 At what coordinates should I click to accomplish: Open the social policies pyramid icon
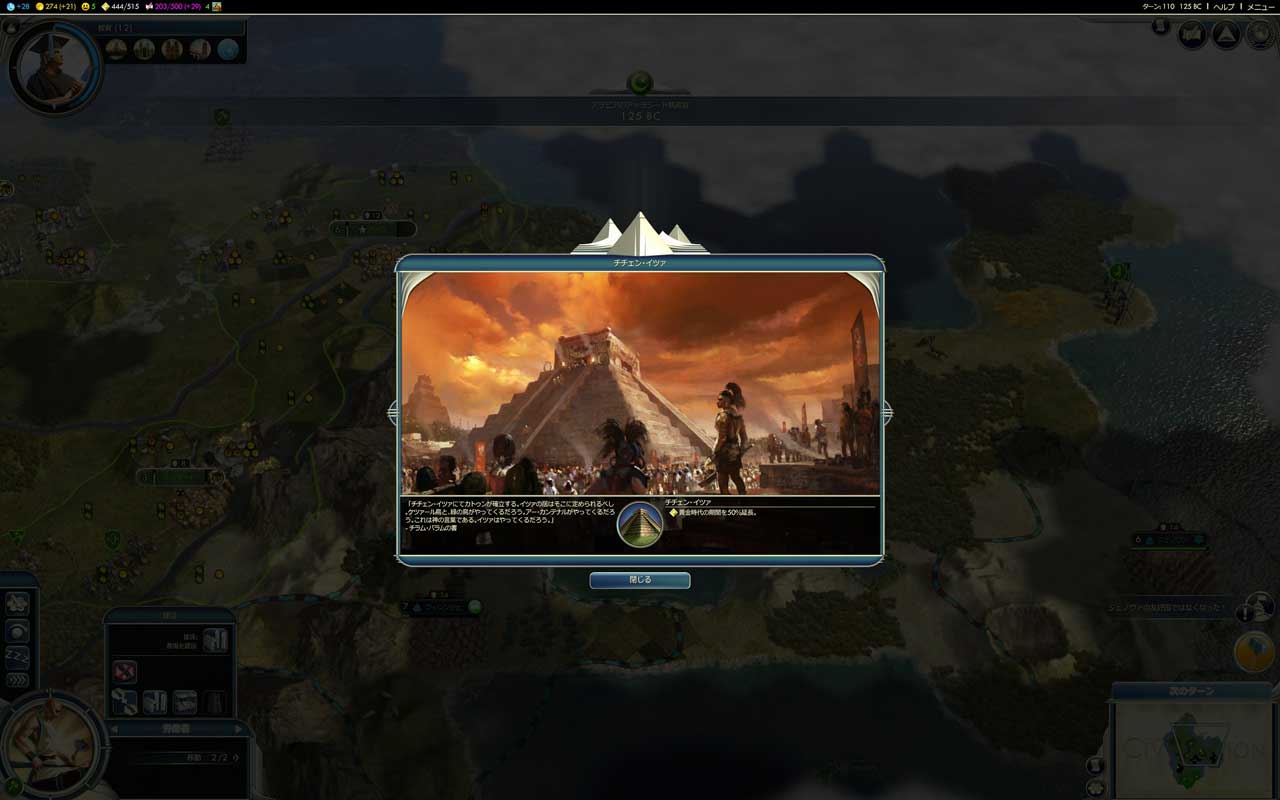click(x=1226, y=35)
